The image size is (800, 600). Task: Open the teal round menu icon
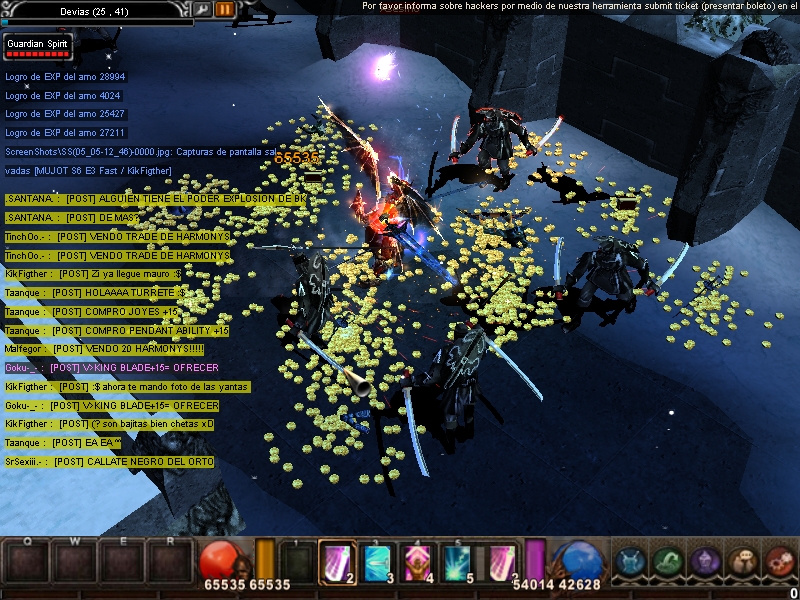(630, 562)
